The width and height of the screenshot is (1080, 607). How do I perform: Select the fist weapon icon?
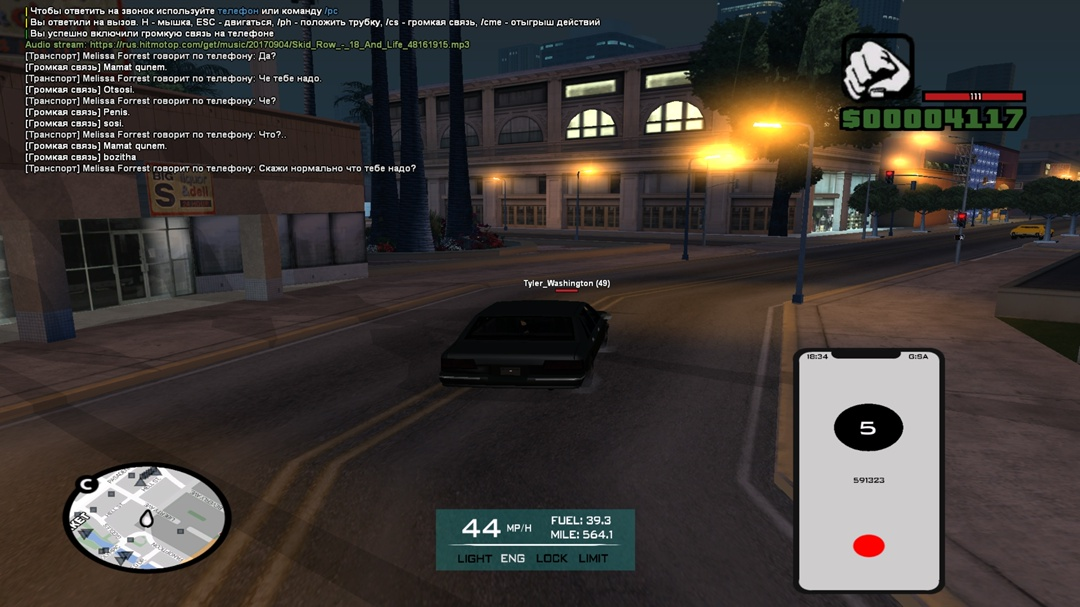tap(877, 68)
